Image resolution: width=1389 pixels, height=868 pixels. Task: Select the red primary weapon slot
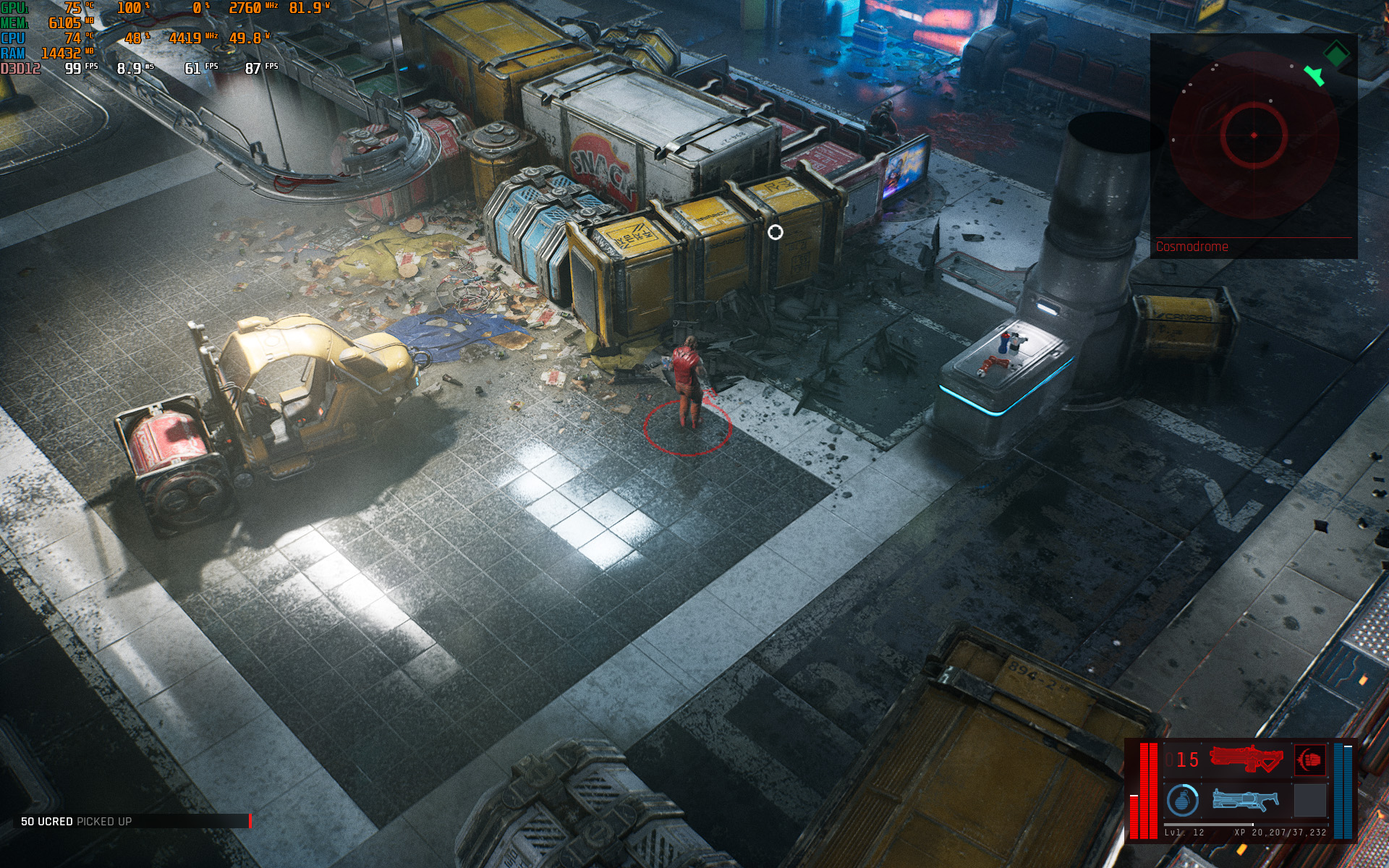pos(1246,759)
